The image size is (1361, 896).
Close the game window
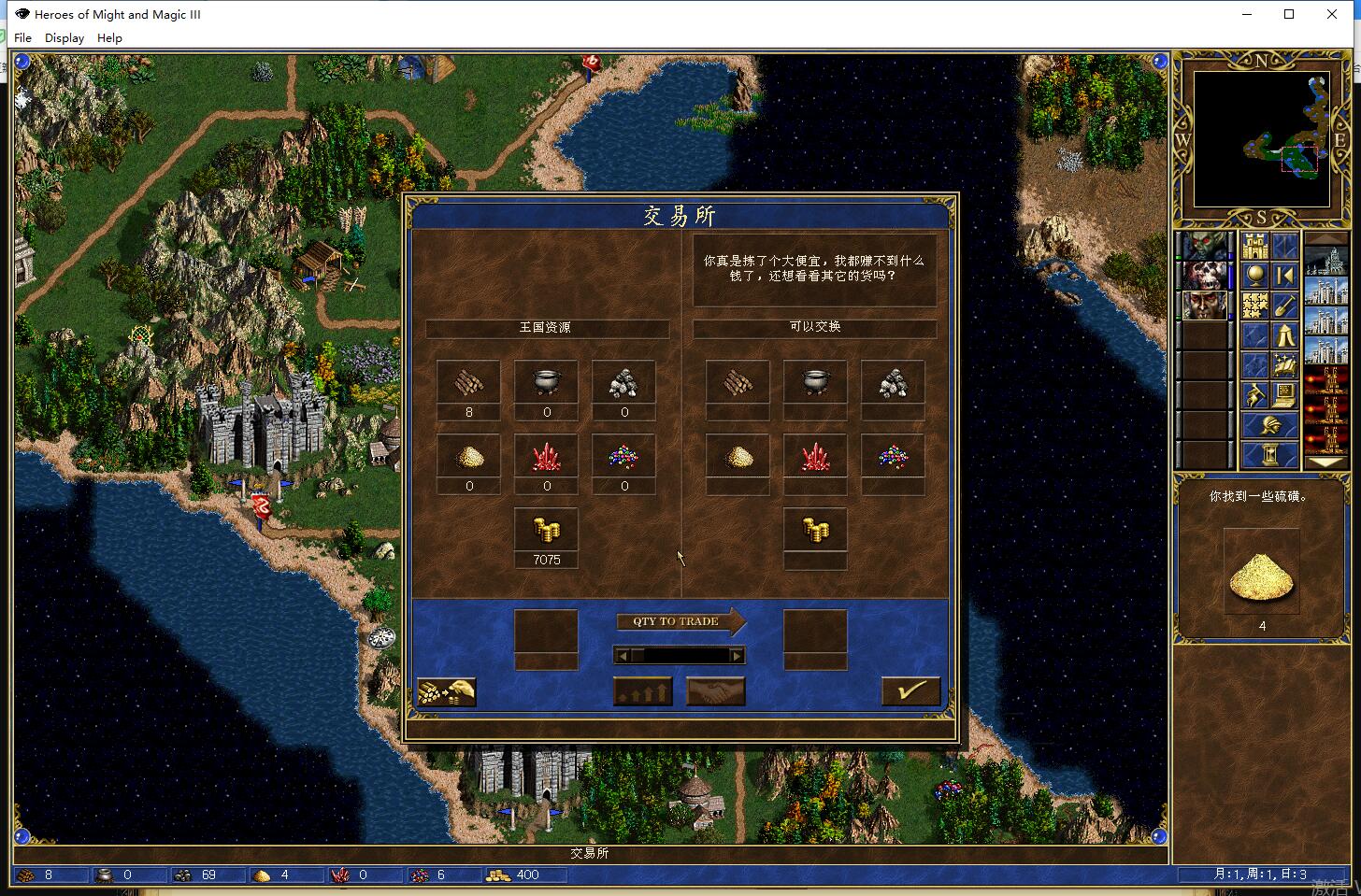(x=1332, y=14)
